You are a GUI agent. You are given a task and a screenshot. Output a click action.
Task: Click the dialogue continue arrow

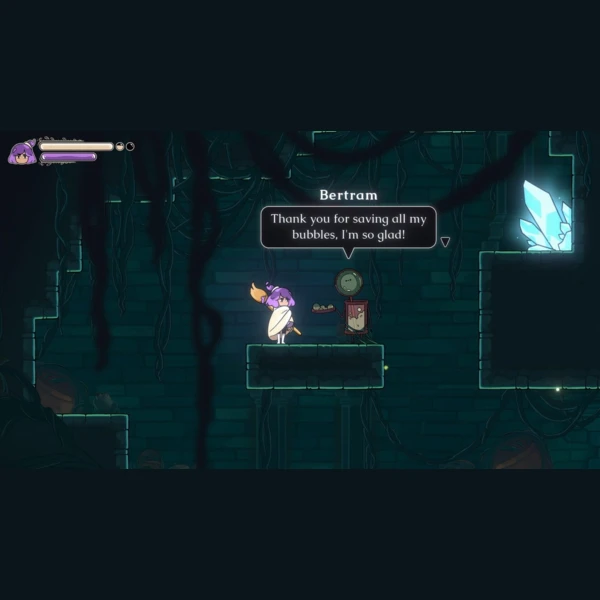click(445, 241)
